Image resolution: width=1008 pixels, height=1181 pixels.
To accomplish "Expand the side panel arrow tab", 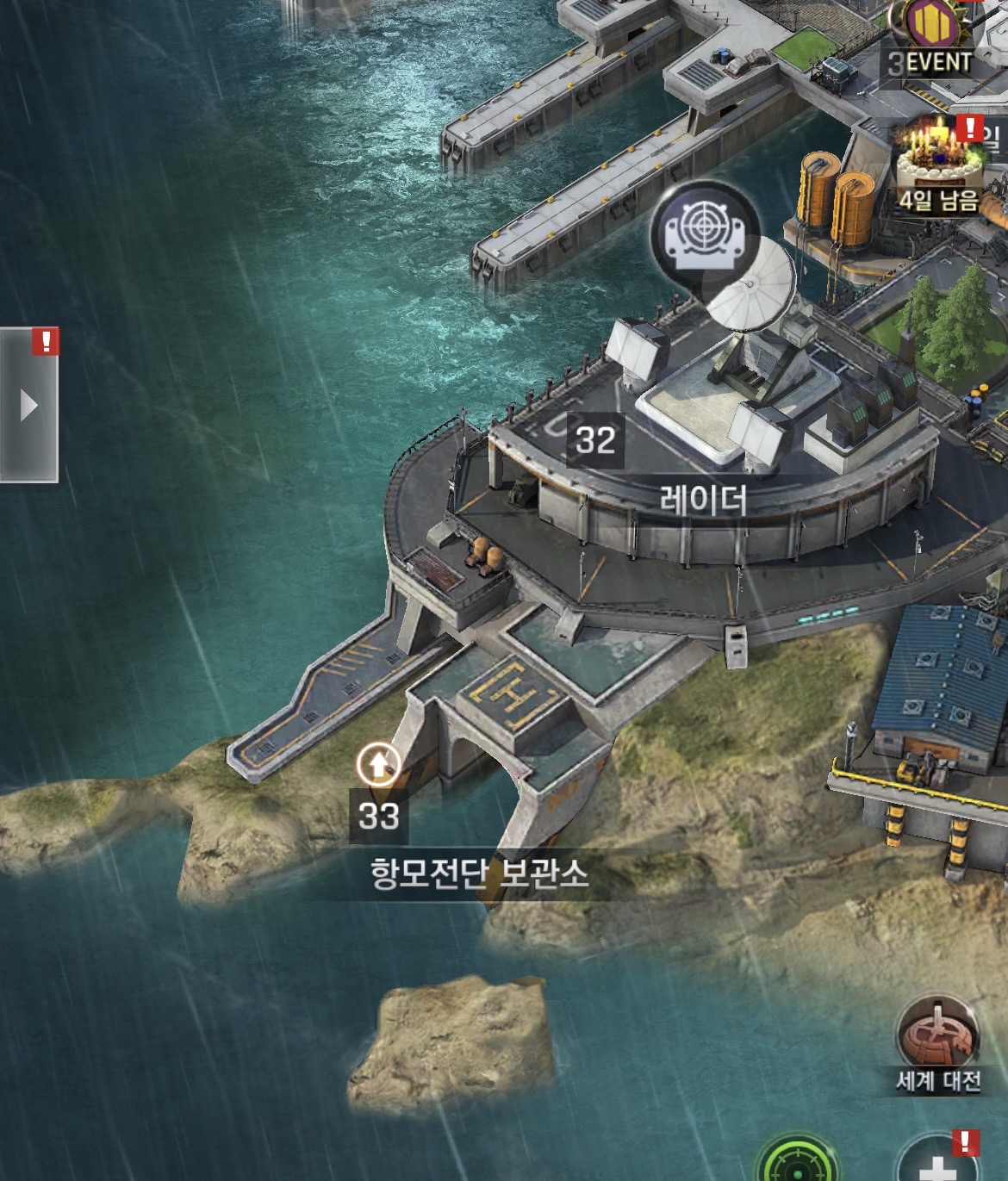I will coord(28,405).
